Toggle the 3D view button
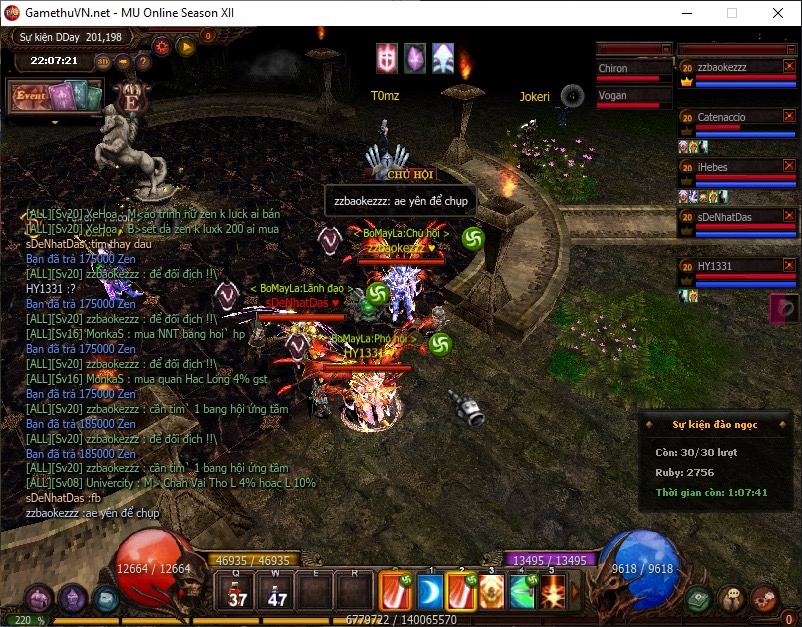Image resolution: width=802 pixels, height=627 pixels. (103, 61)
